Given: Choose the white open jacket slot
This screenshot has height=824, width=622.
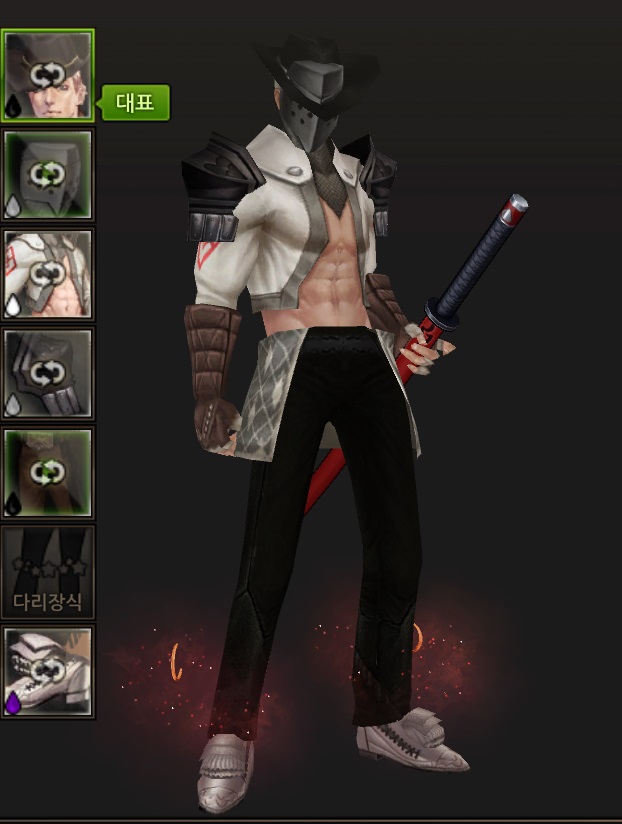Looking at the screenshot, I should click(47, 273).
